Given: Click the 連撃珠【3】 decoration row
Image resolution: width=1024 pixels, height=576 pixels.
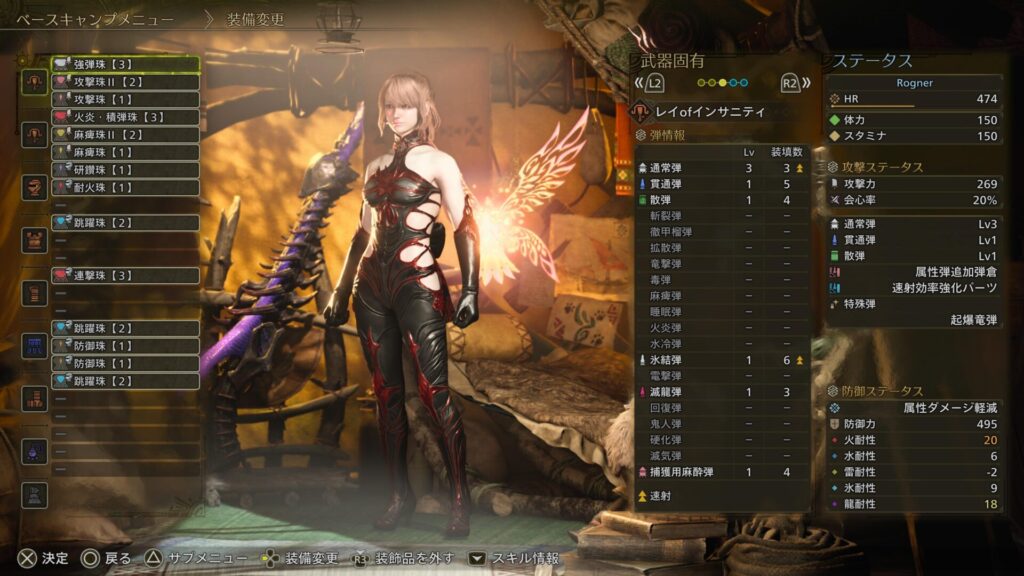Looking at the screenshot, I should (125, 275).
